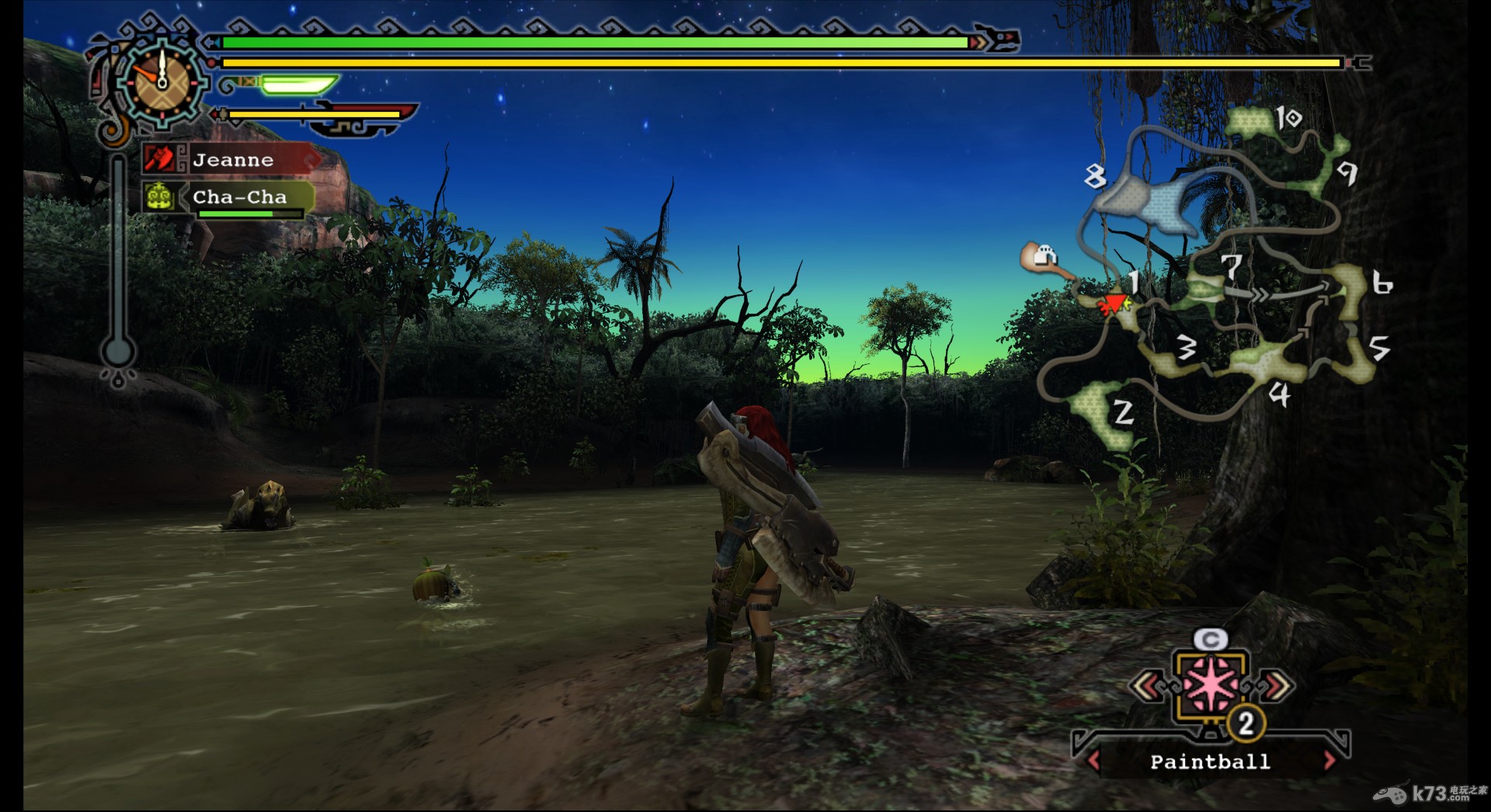This screenshot has width=1491, height=812.
Task: Choose area 10 on the minimap
Action: point(1256,120)
